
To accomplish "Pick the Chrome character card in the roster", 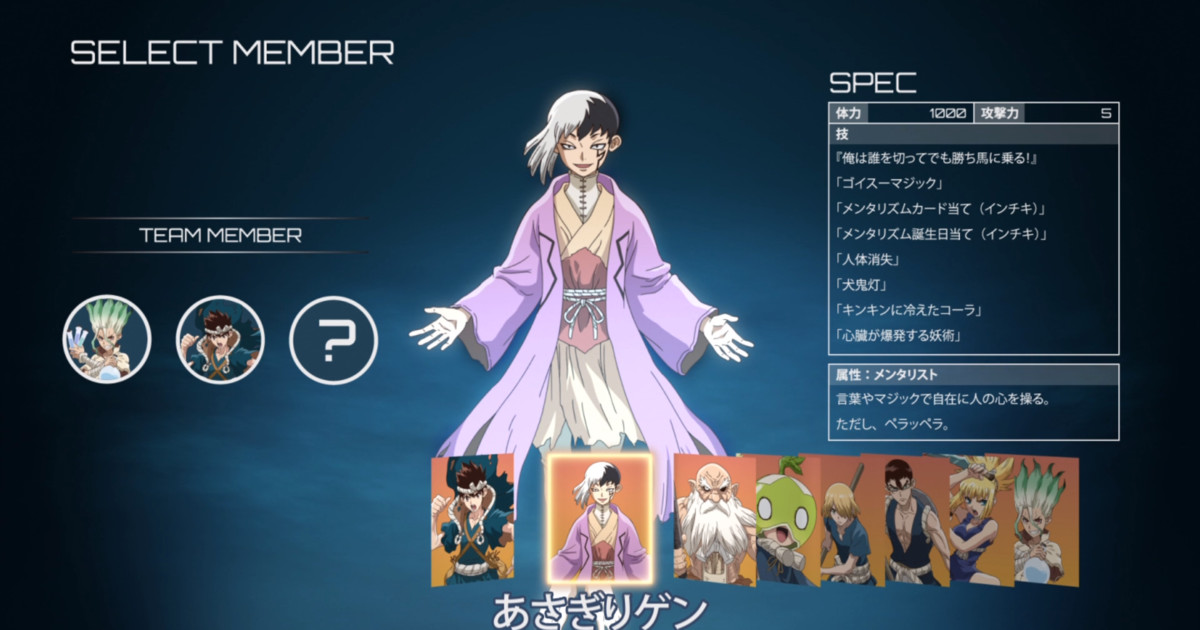I will (x=472, y=520).
